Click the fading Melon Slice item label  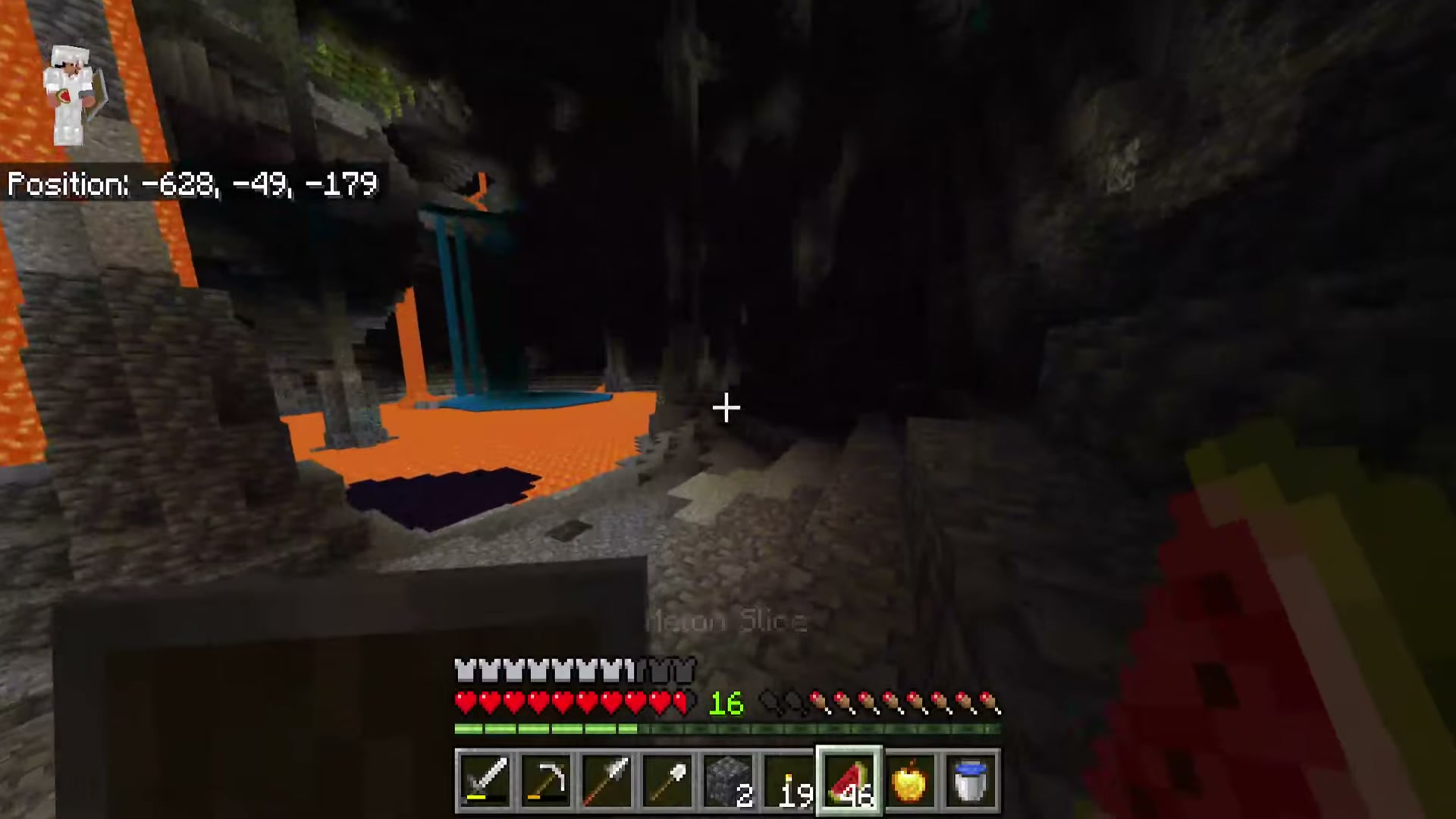[x=726, y=622]
